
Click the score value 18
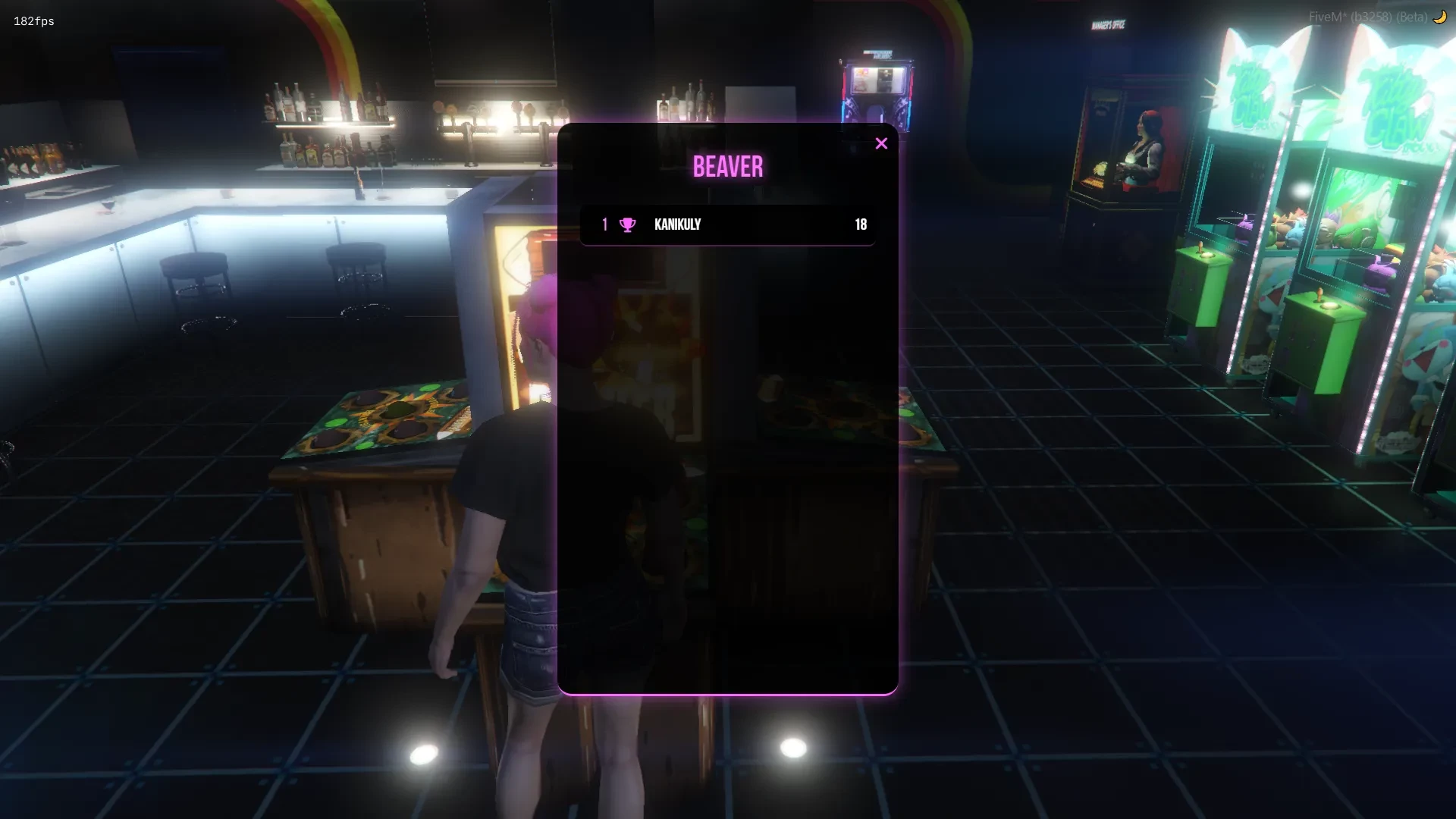(860, 224)
